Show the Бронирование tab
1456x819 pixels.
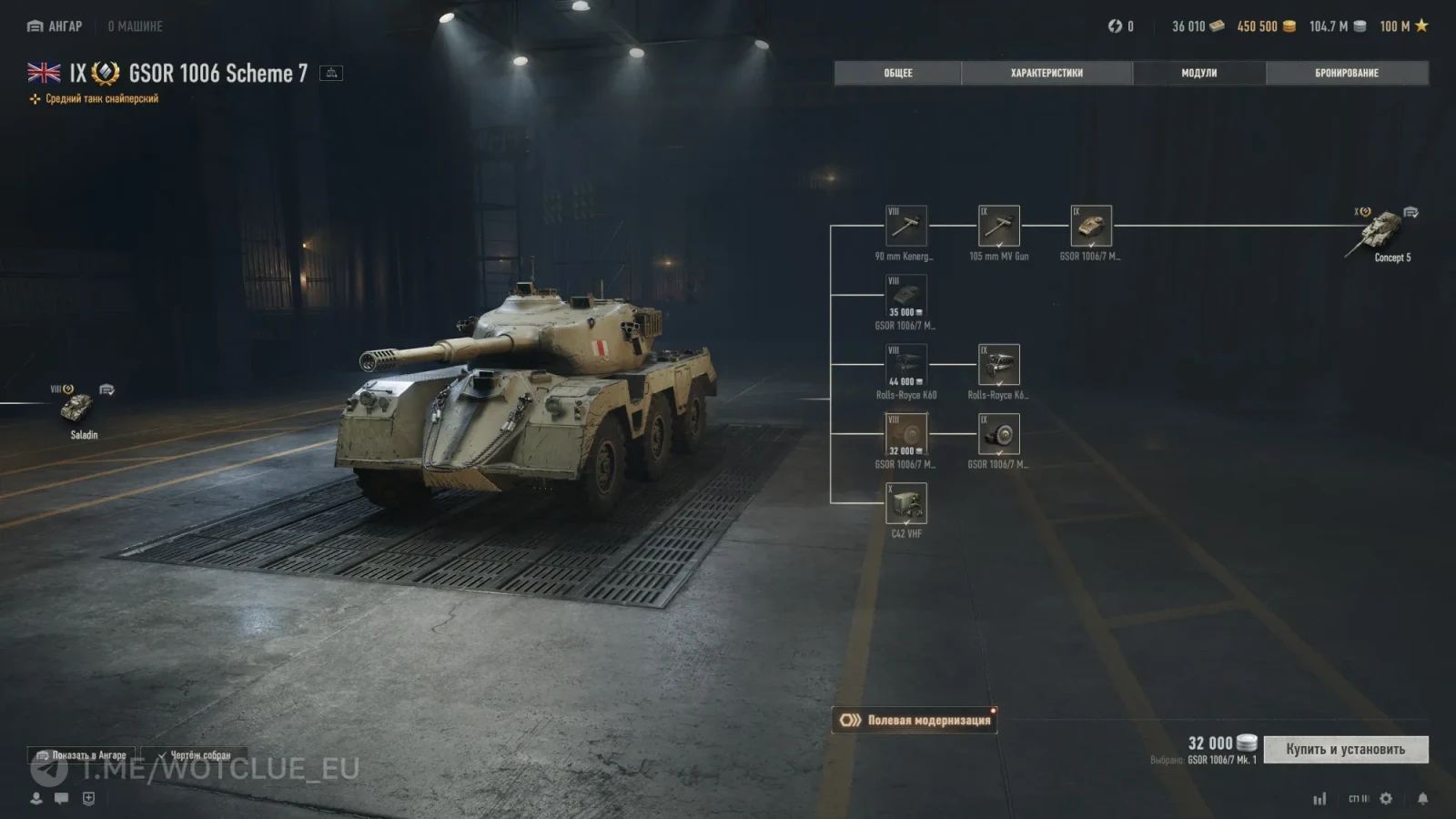(x=1346, y=73)
